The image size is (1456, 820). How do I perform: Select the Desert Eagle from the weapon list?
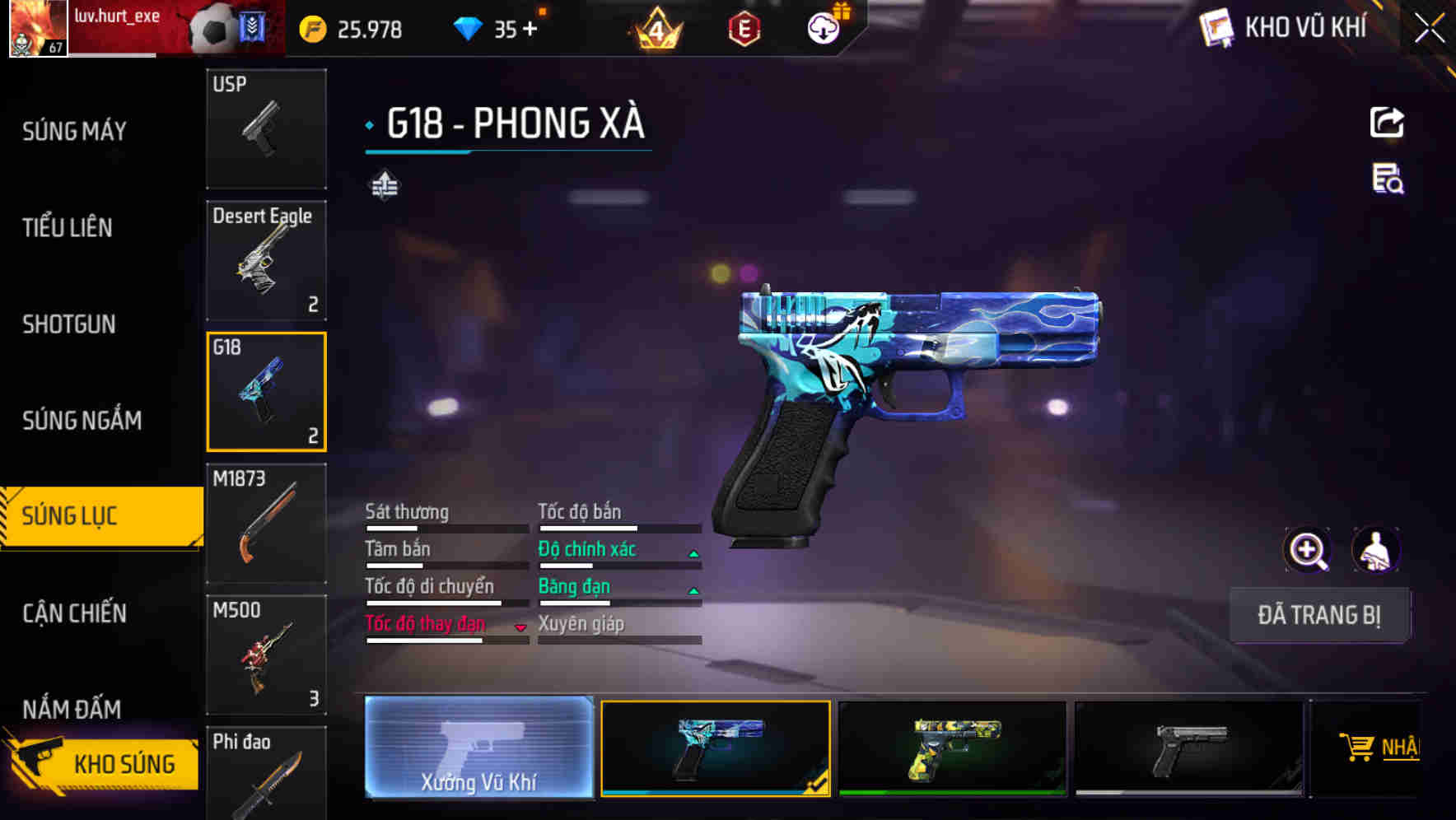click(x=265, y=259)
